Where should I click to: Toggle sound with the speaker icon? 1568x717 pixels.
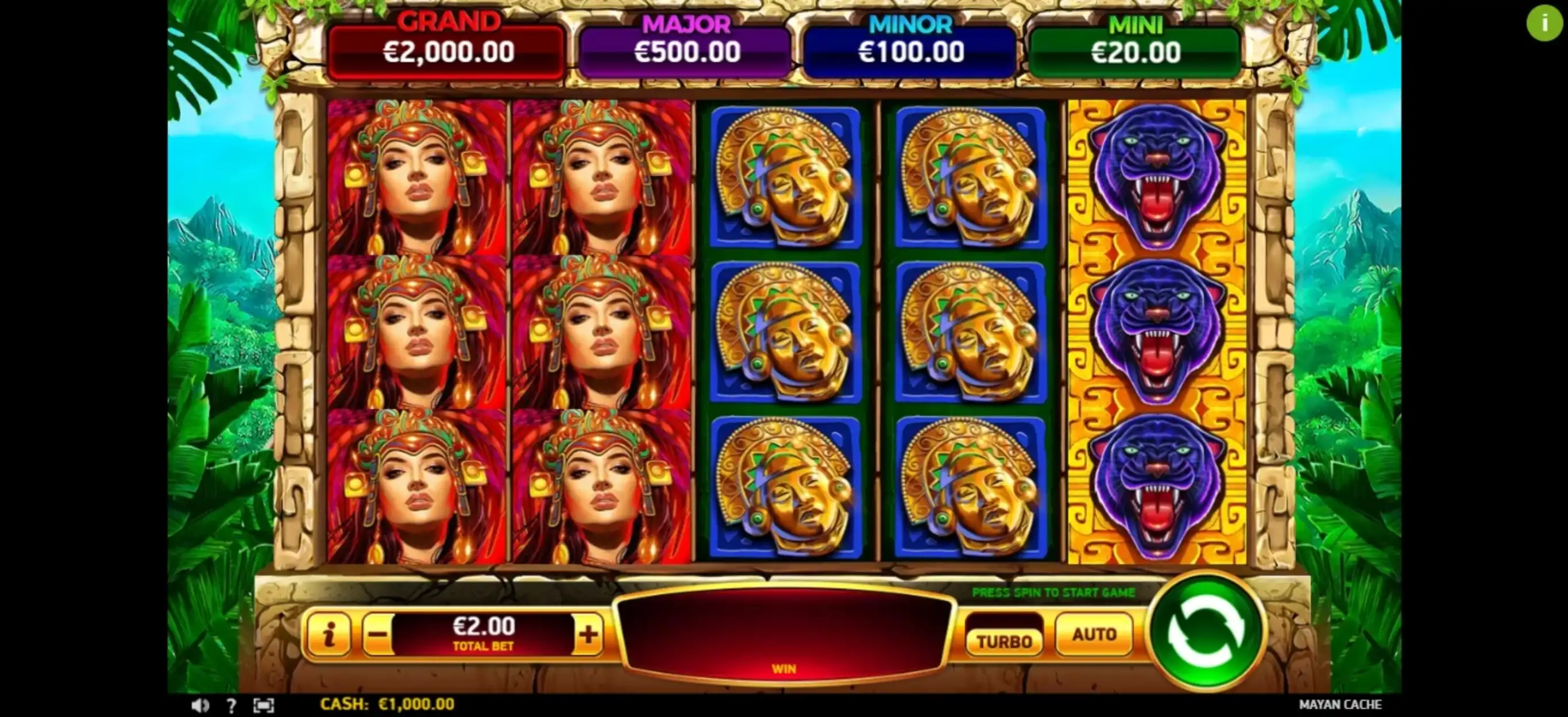[x=200, y=705]
